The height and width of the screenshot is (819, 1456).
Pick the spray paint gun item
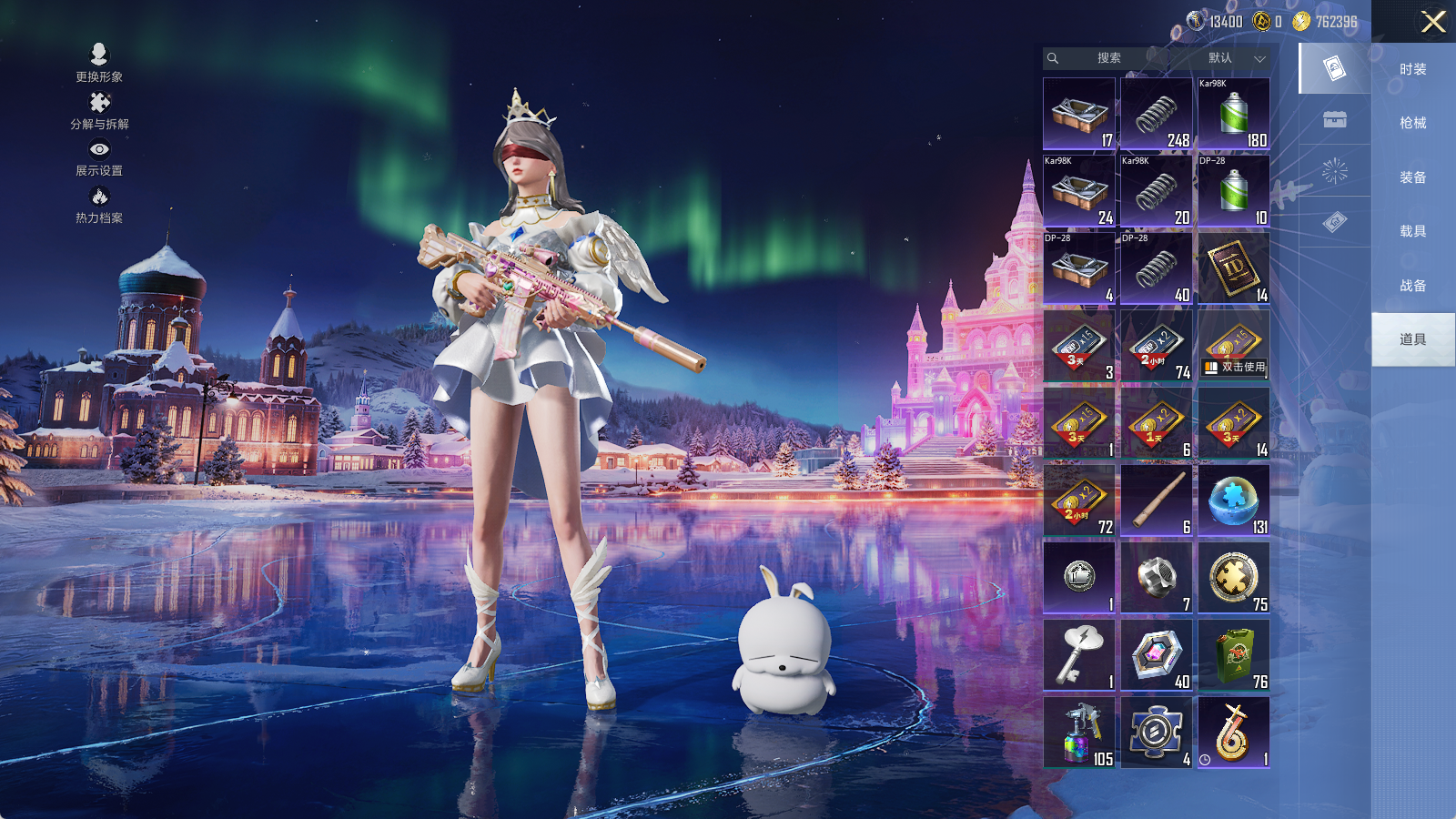[1079, 733]
